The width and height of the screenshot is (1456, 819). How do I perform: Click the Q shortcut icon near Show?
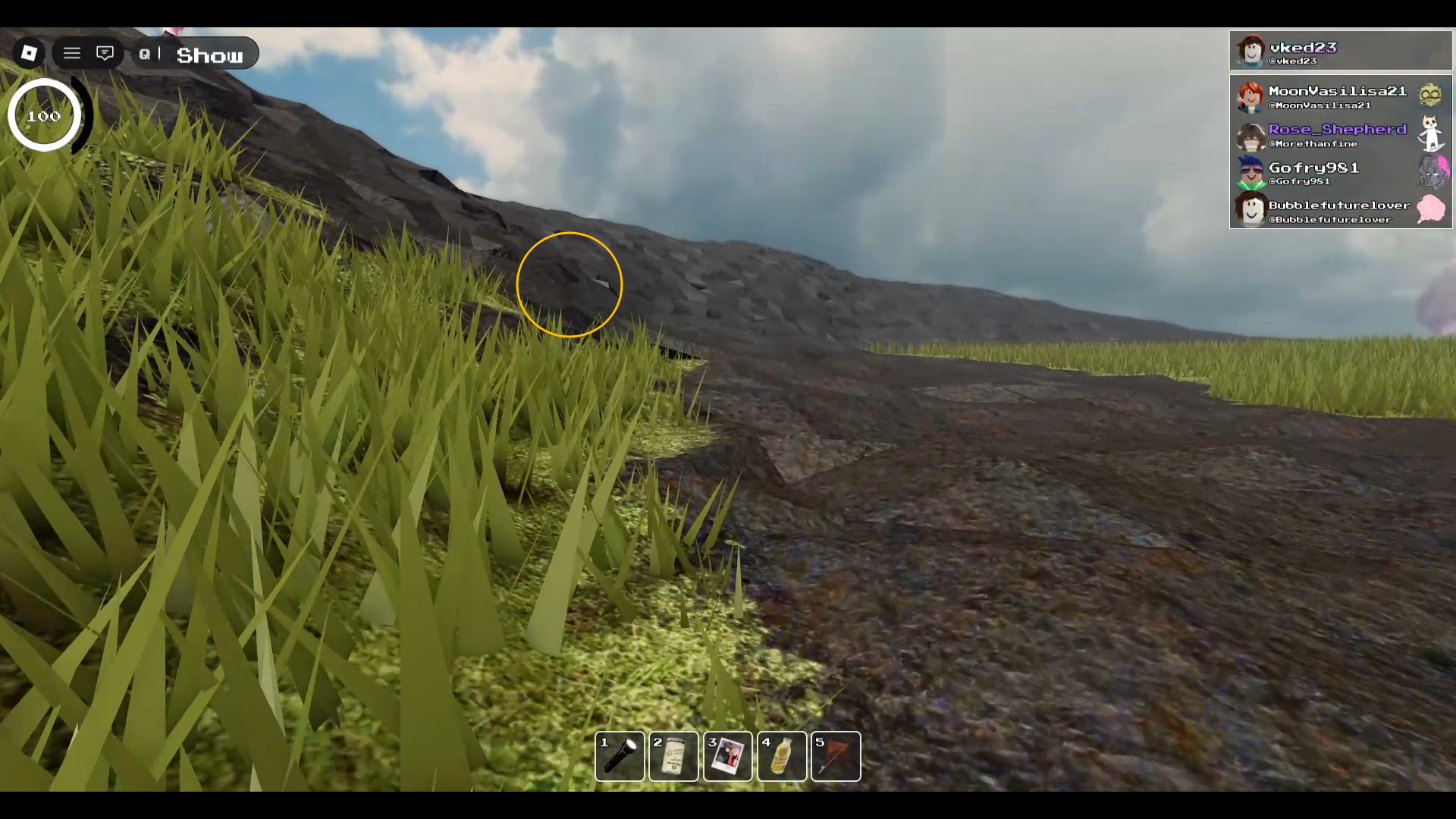(x=144, y=54)
